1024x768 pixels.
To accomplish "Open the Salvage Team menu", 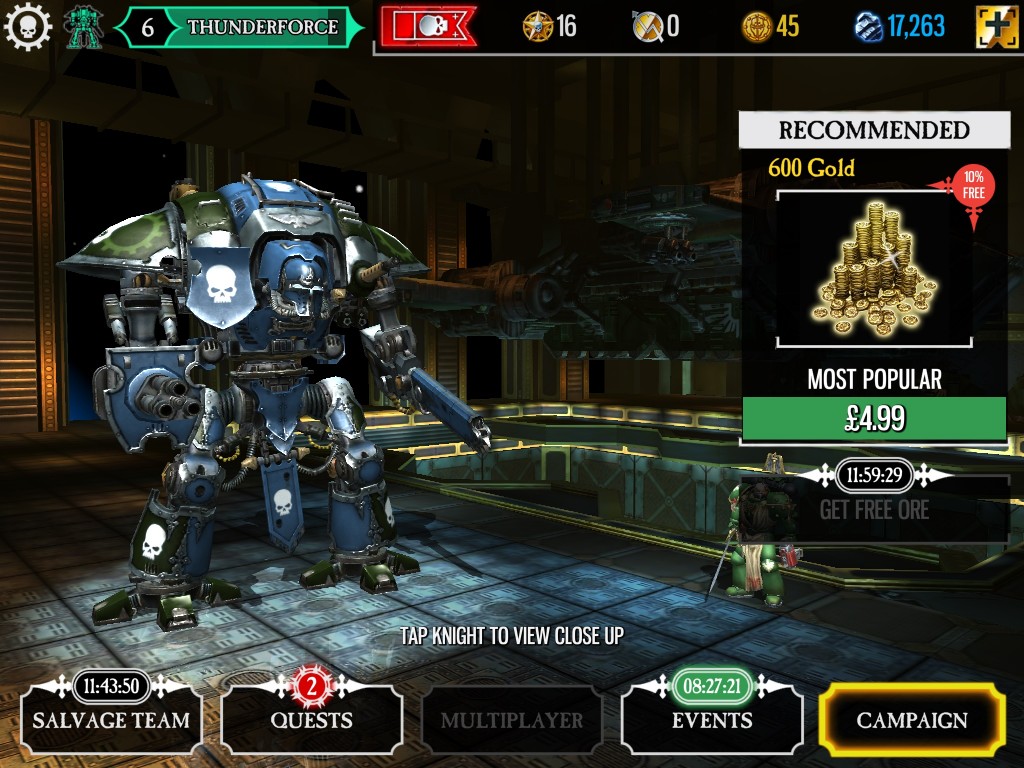I will (110, 720).
